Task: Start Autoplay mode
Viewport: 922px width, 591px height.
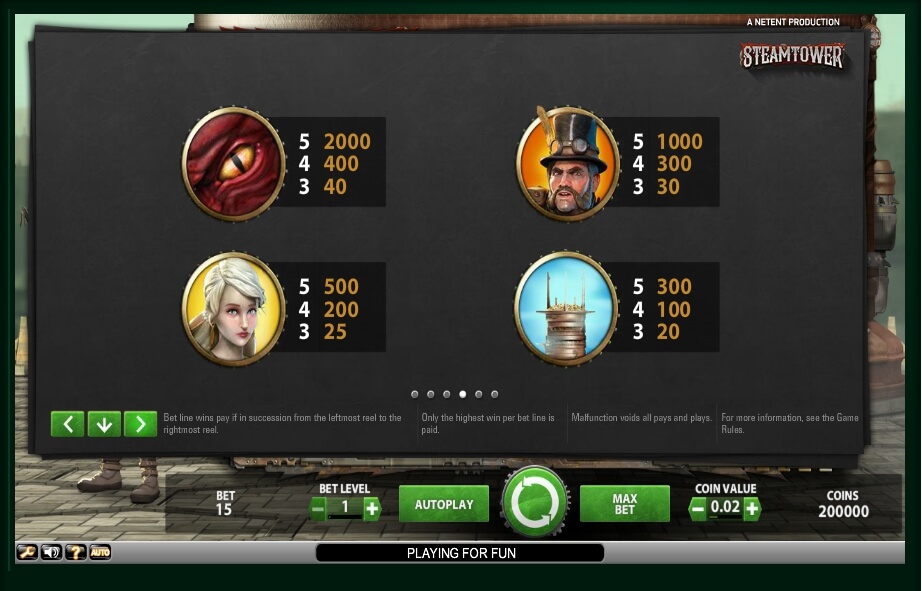Action: click(x=443, y=504)
